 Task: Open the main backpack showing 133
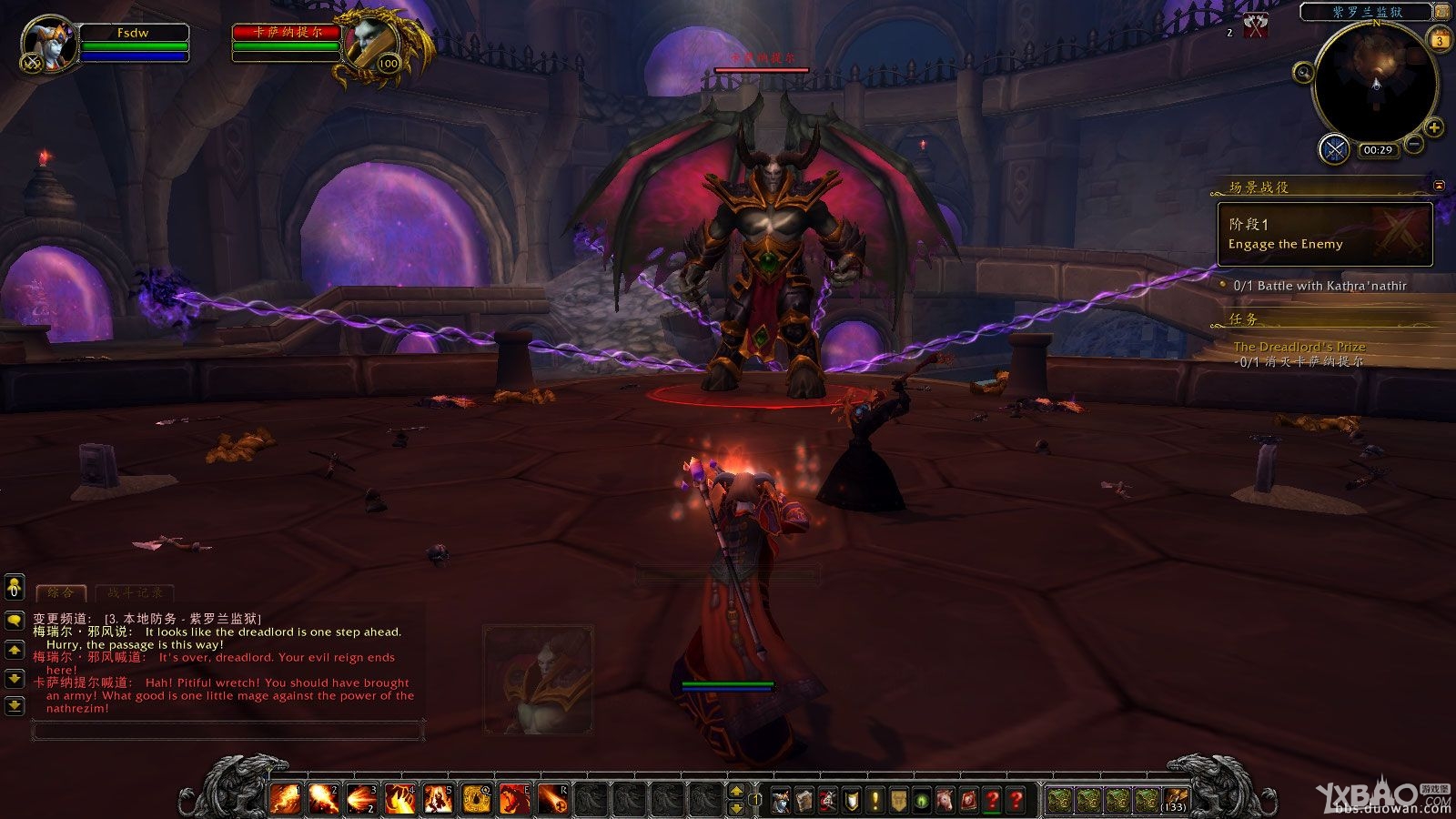(1175, 800)
